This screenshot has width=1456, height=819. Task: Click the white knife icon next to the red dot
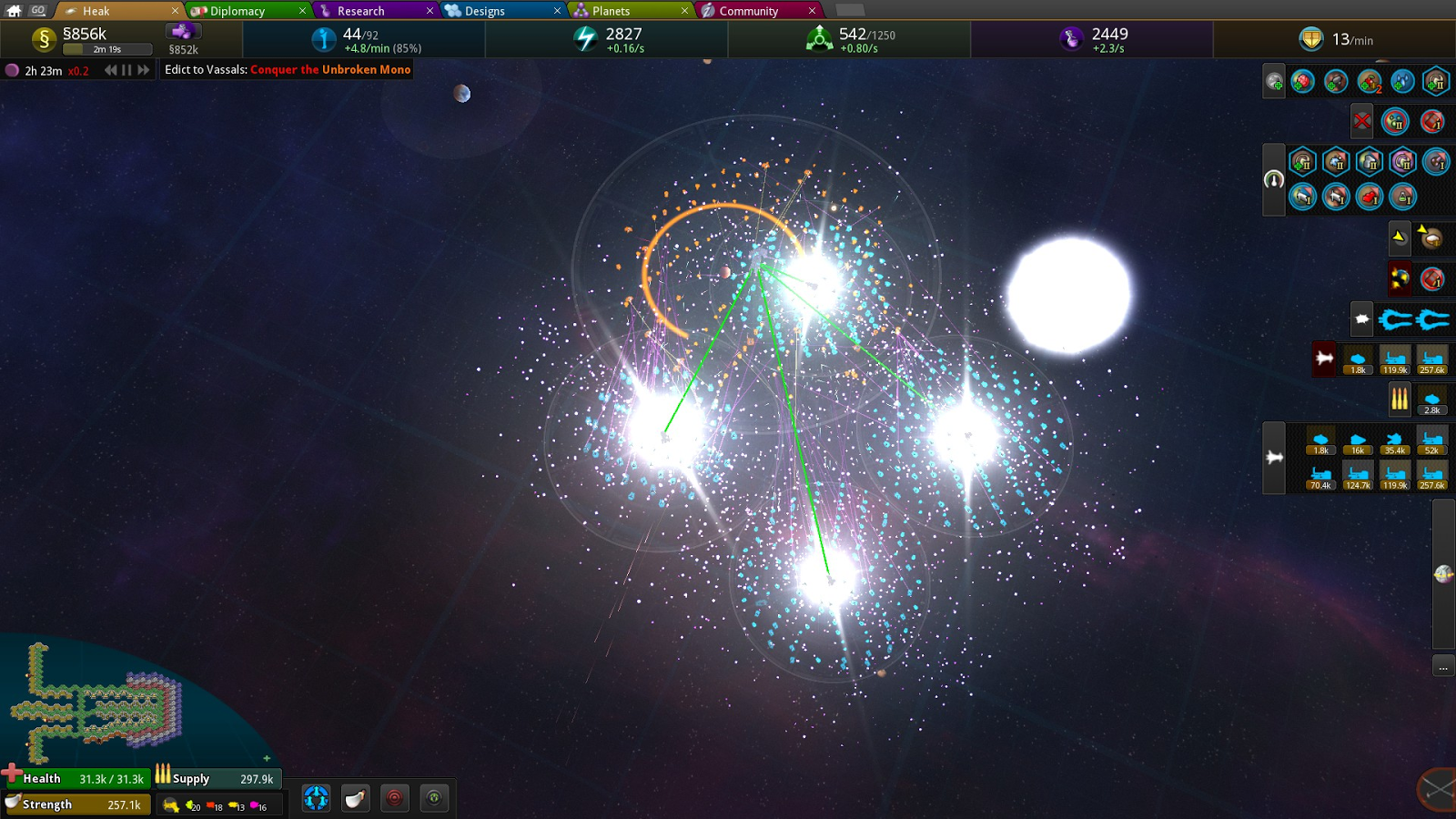tap(355, 798)
